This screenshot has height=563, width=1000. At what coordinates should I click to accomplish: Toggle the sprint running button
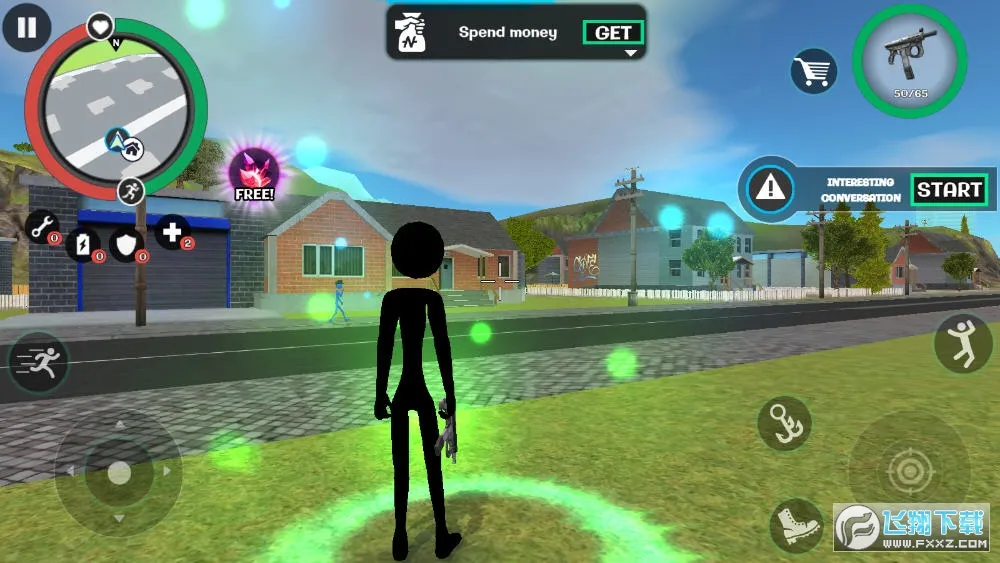point(38,361)
